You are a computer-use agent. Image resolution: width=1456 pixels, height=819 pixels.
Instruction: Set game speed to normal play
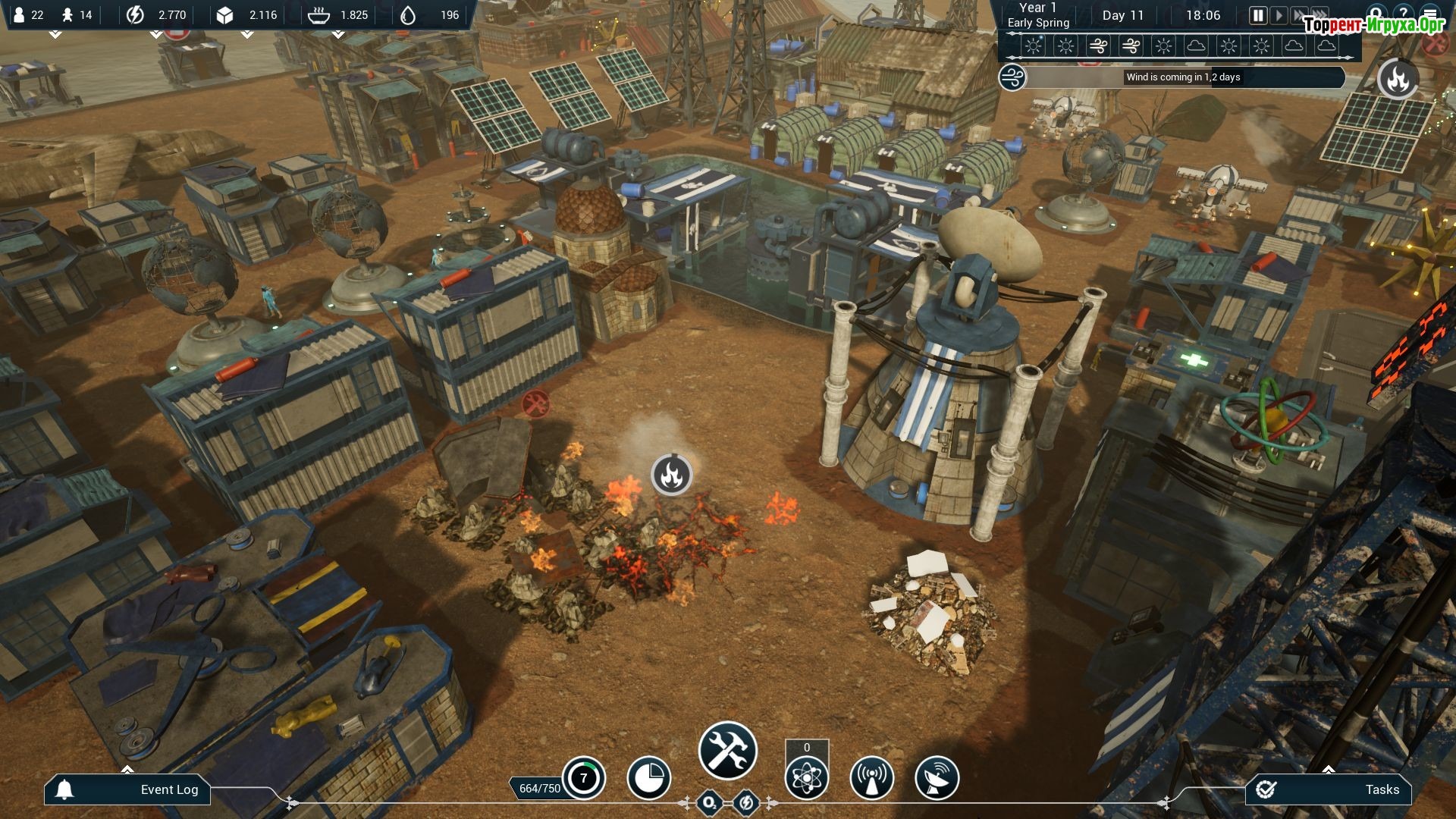point(1279,15)
